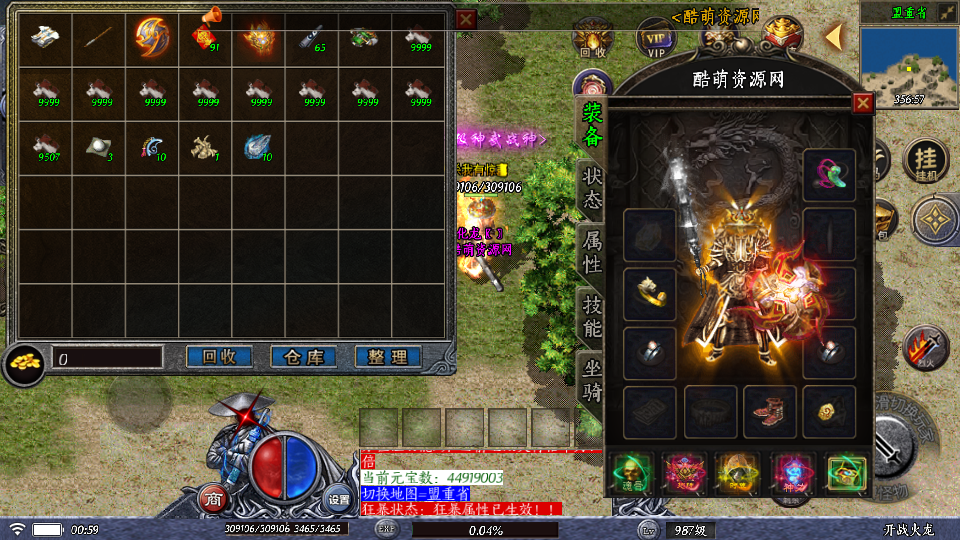Image resolution: width=960 pixels, height=540 pixels.
Task: Click the 回收 button in the bag
Action: pos(219,357)
